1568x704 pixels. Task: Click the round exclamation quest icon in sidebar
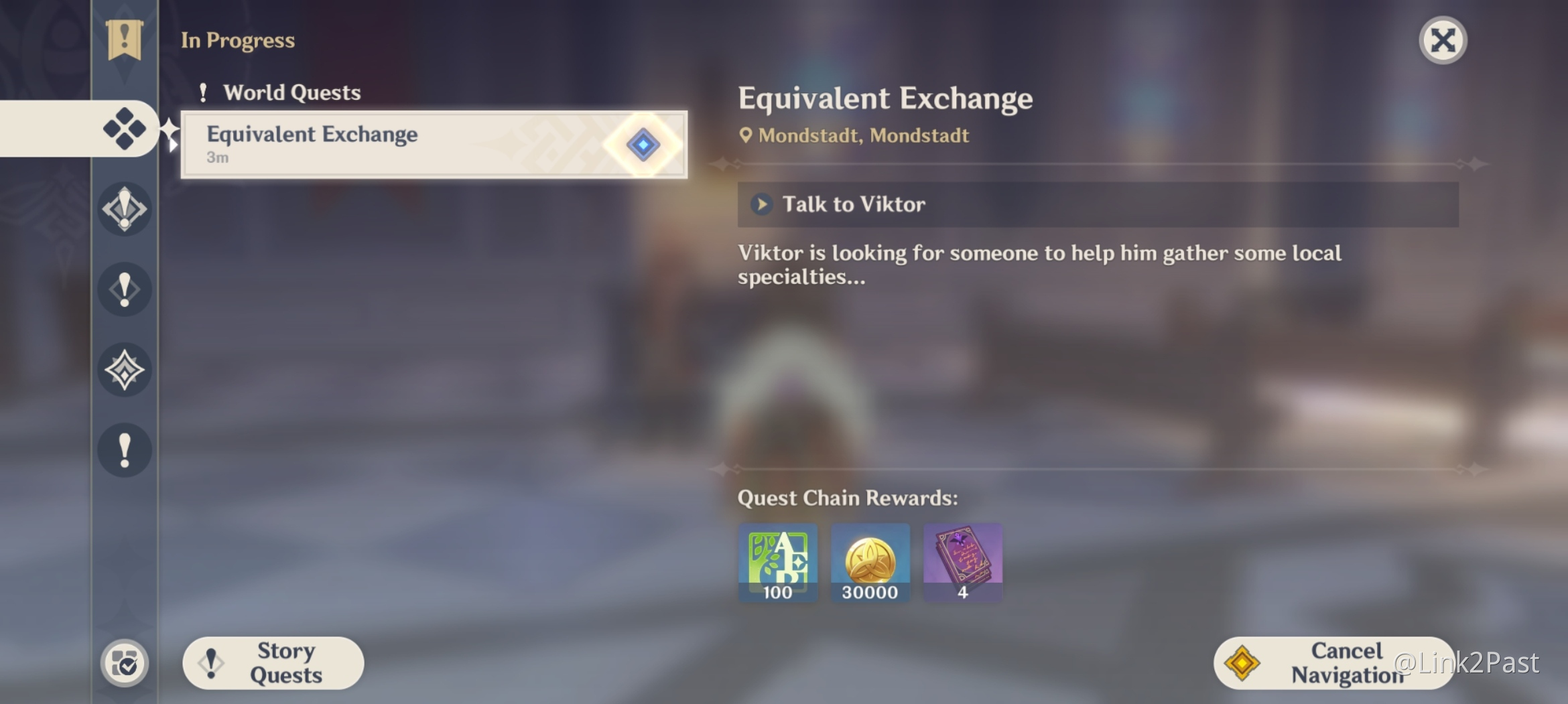(x=124, y=289)
